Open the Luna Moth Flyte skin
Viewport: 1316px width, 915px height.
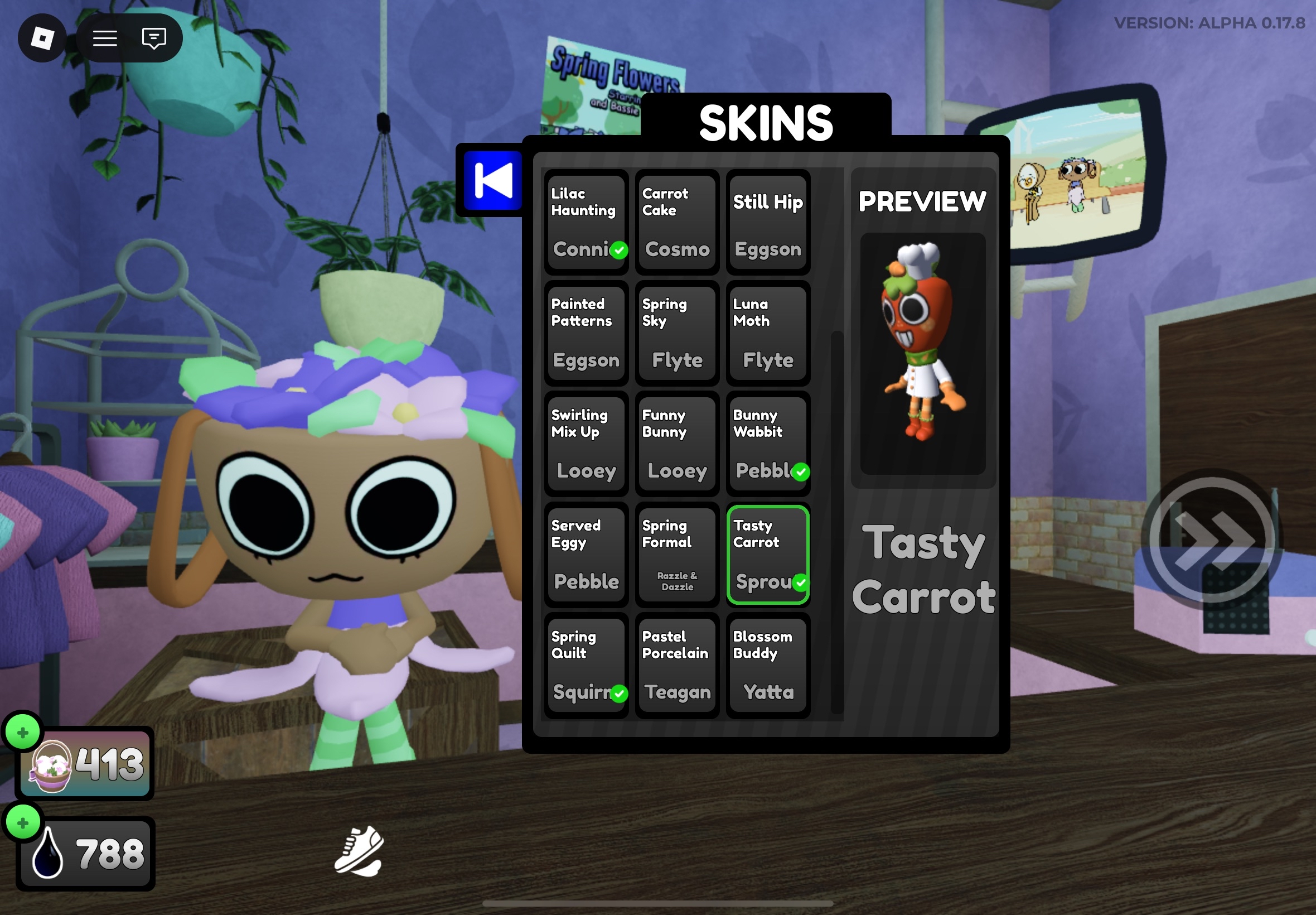[767, 334]
